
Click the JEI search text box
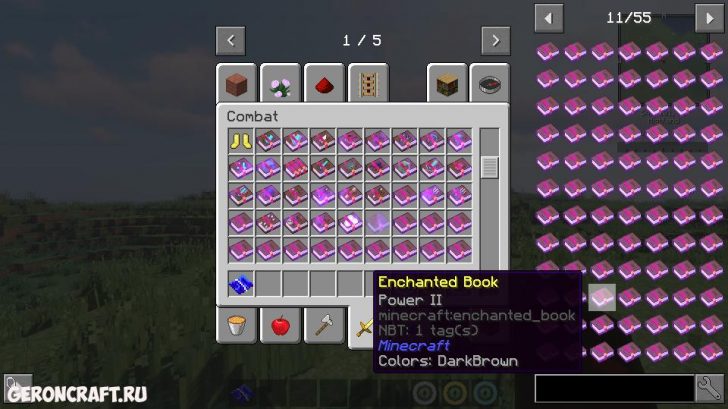tap(614, 387)
